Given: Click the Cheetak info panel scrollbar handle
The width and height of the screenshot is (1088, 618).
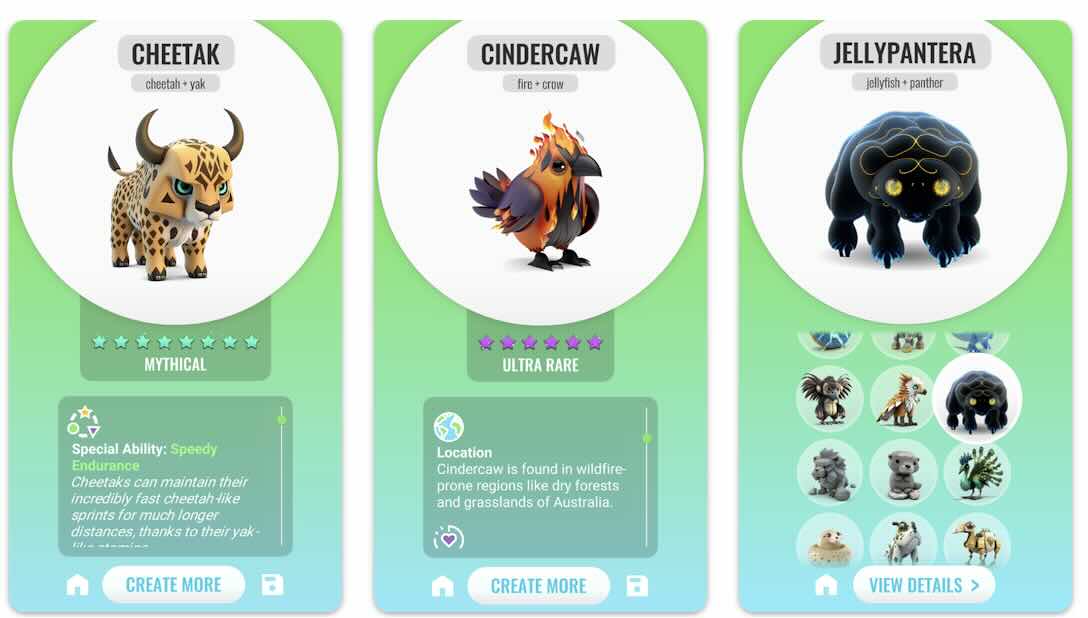Looking at the screenshot, I should pos(282,419).
